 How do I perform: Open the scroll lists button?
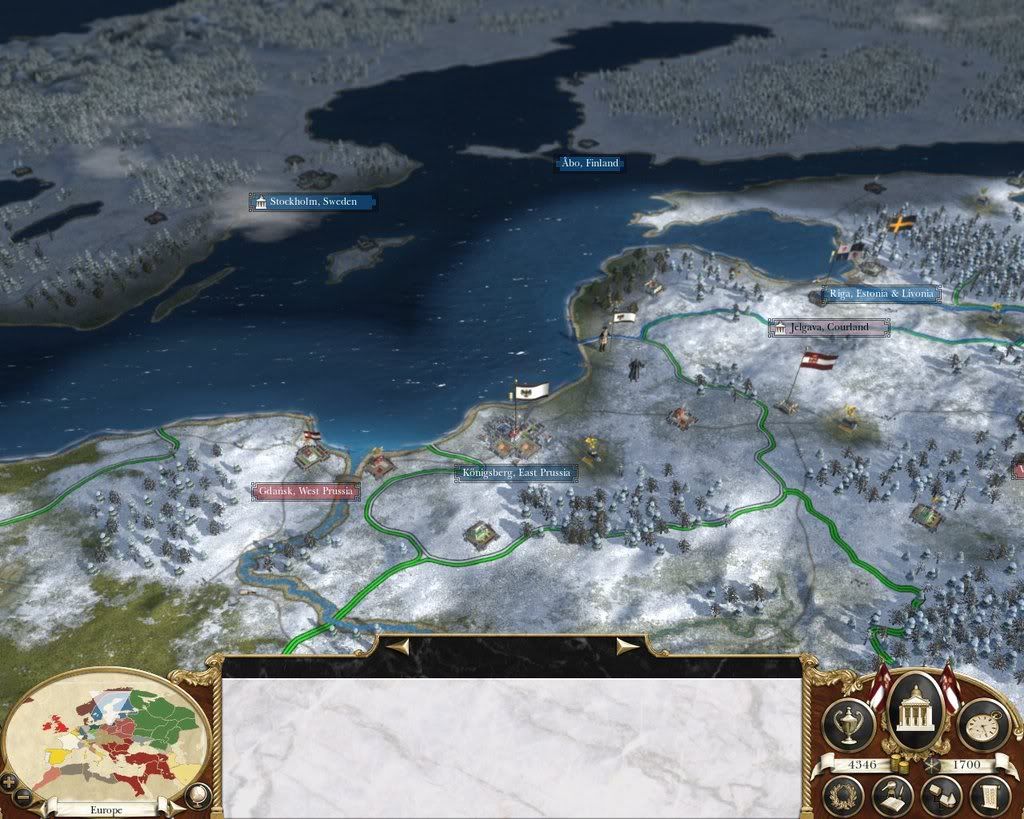[988, 796]
